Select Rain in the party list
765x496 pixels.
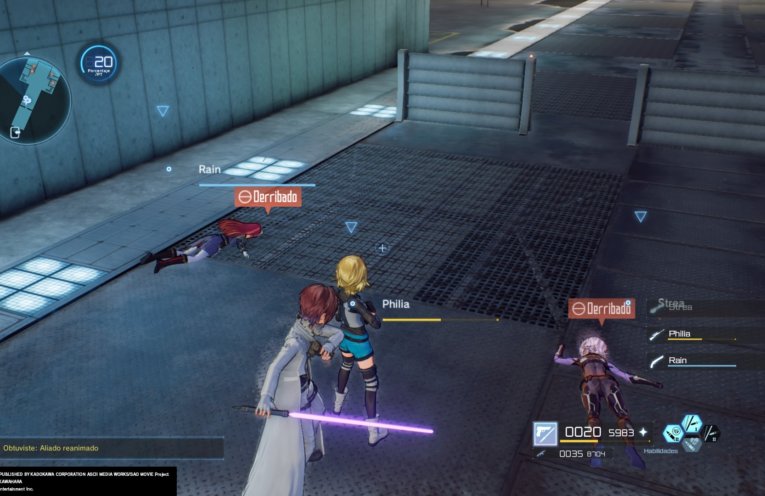click(x=678, y=360)
